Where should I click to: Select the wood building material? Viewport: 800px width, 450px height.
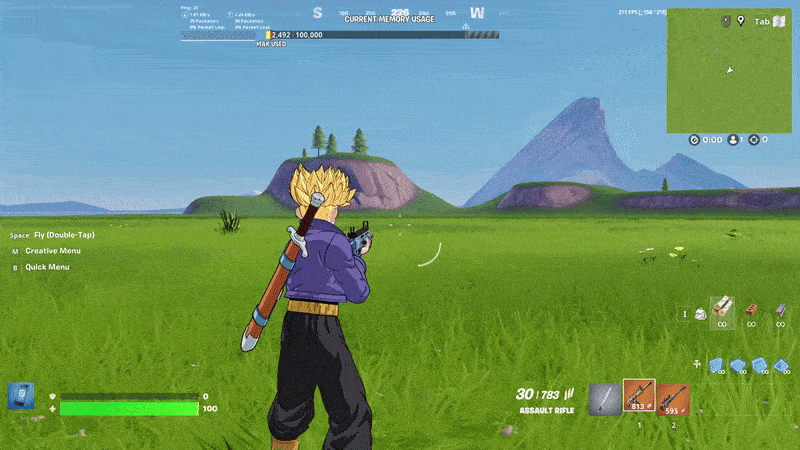click(x=723, y=310)
